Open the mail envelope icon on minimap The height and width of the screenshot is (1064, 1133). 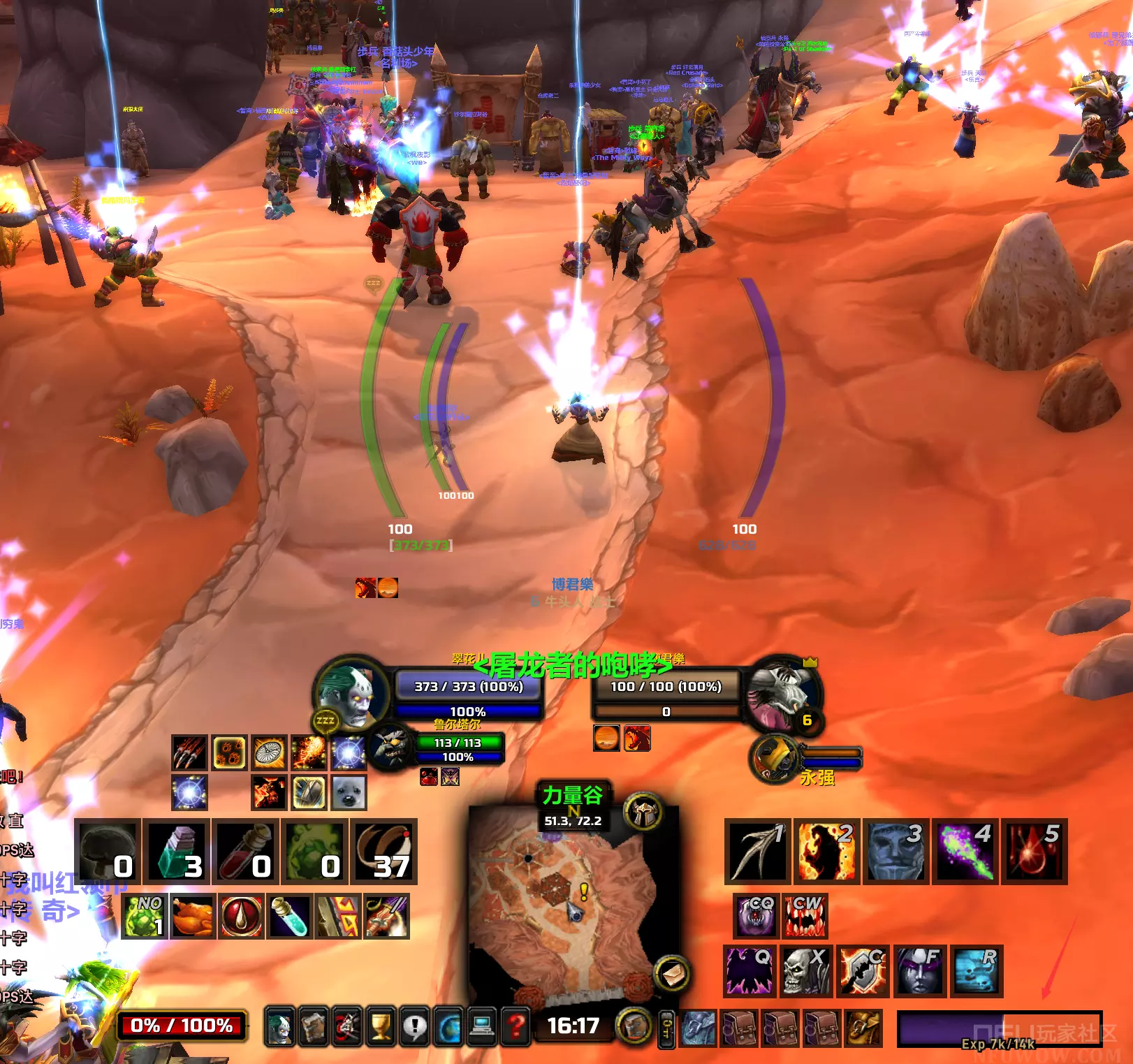click(672, 974)
